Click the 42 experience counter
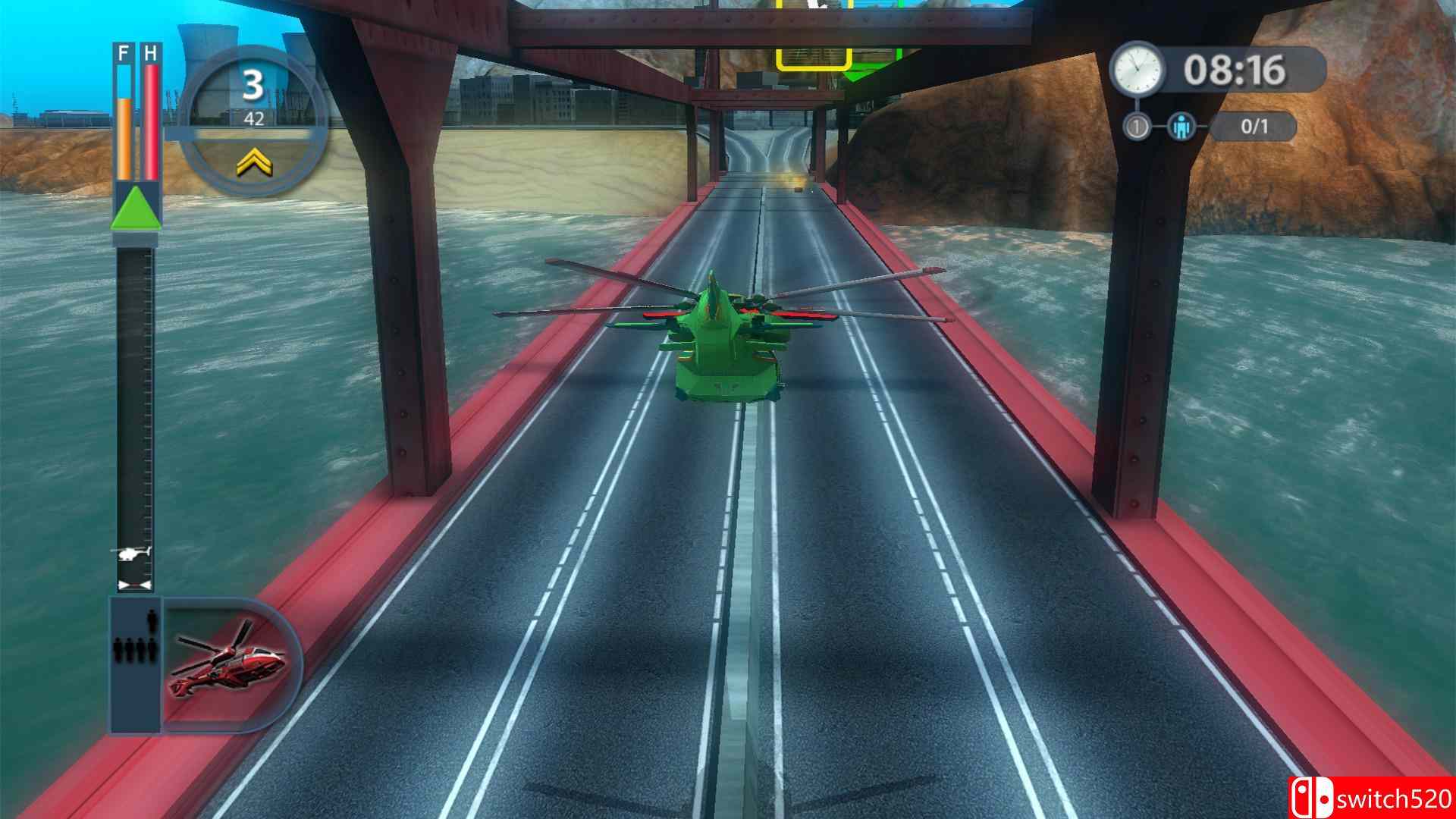This screenshot has width=1456, height=819. [254, 118]
